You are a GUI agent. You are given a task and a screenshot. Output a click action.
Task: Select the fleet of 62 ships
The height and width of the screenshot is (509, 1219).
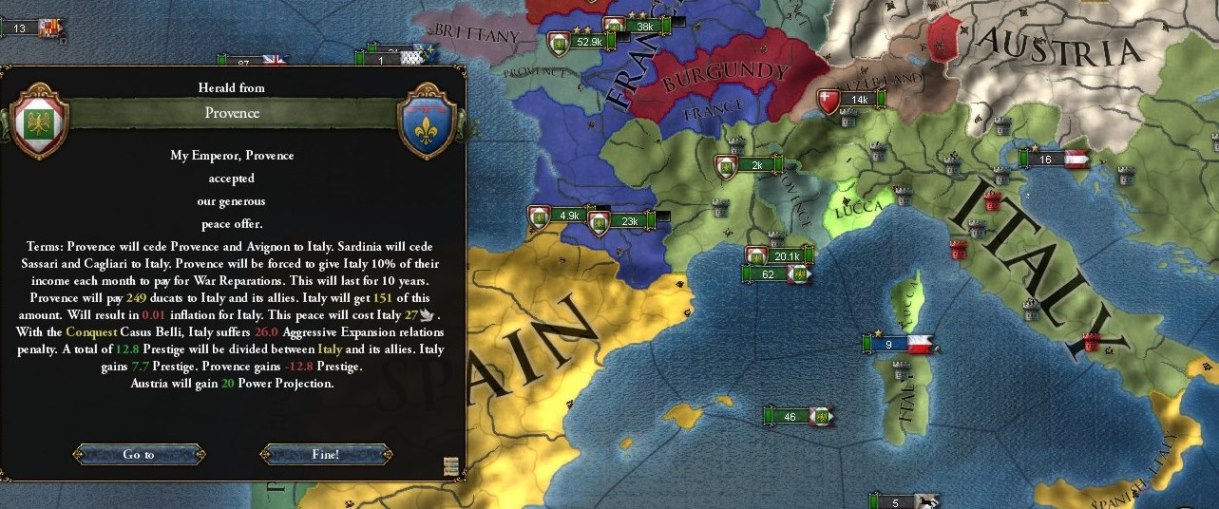pos(769,274)
